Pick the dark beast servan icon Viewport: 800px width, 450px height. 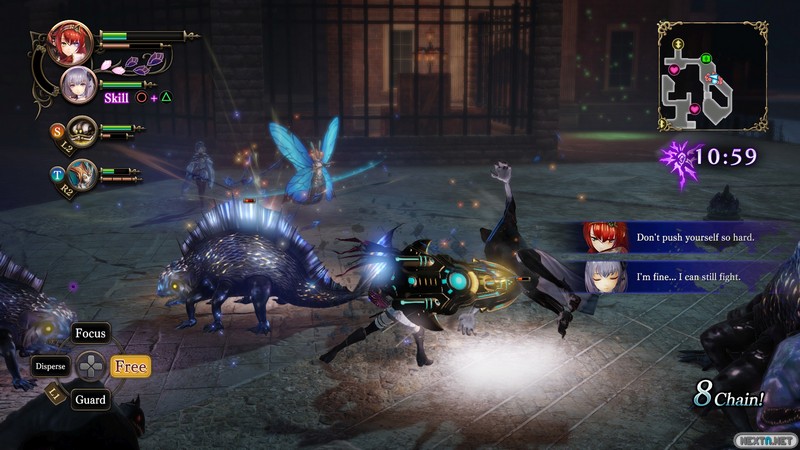point(82,129)
